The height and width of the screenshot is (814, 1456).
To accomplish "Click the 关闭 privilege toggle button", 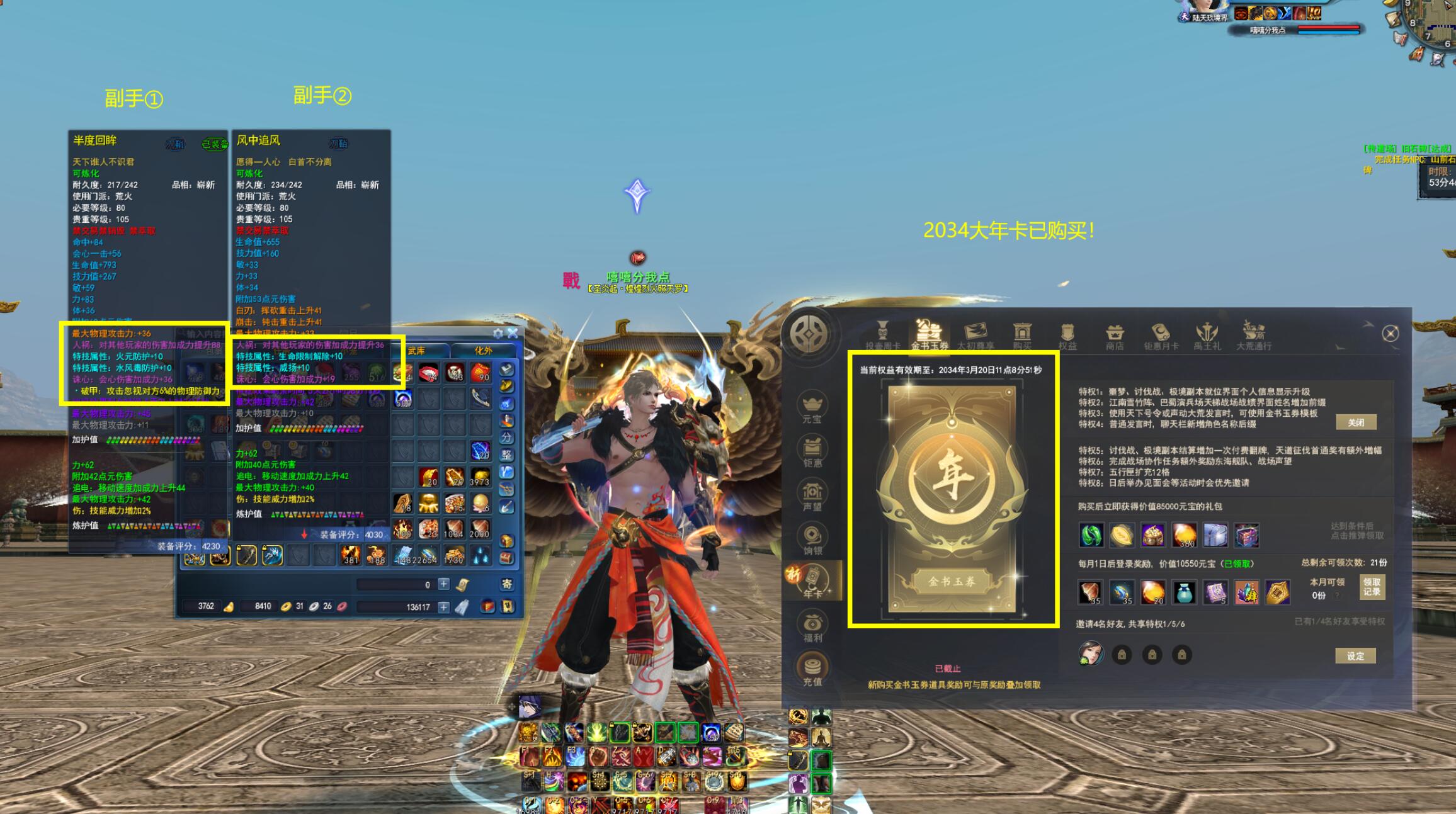I will (1355, 422).
